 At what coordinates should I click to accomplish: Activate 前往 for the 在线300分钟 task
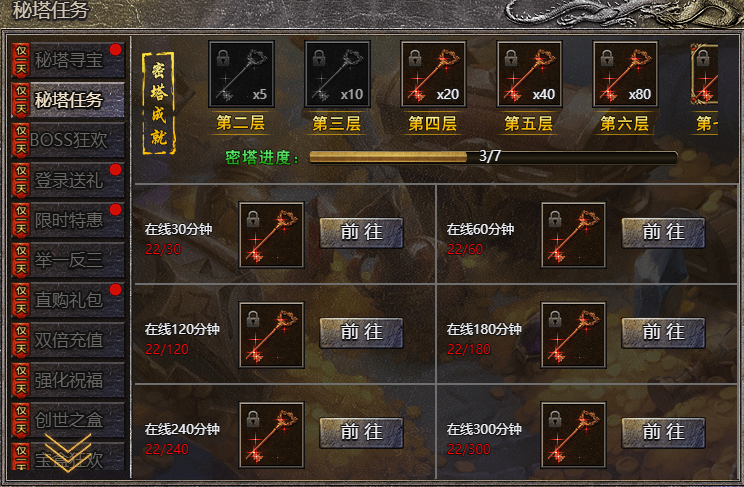(663, 433)
